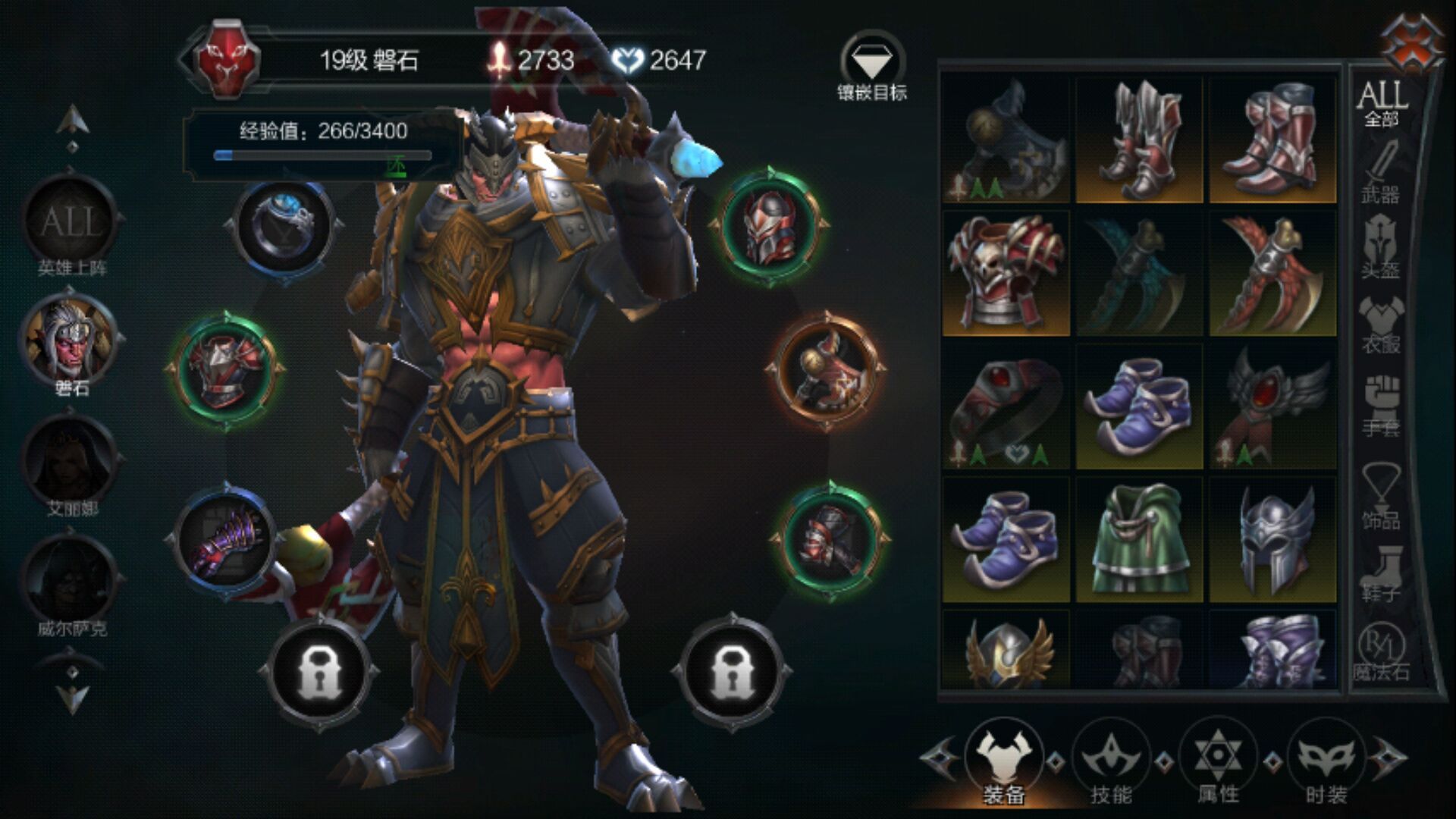This screenshot has width=1456, height=819.
Task: Show only 饰品 accessories
Action: tap(1380, 497)
